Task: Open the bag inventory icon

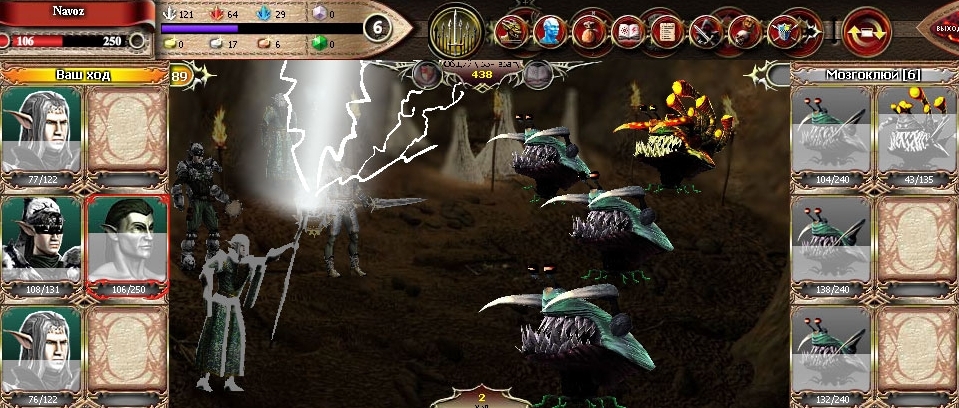Action: pyautogui.click(x=587, y=31)
